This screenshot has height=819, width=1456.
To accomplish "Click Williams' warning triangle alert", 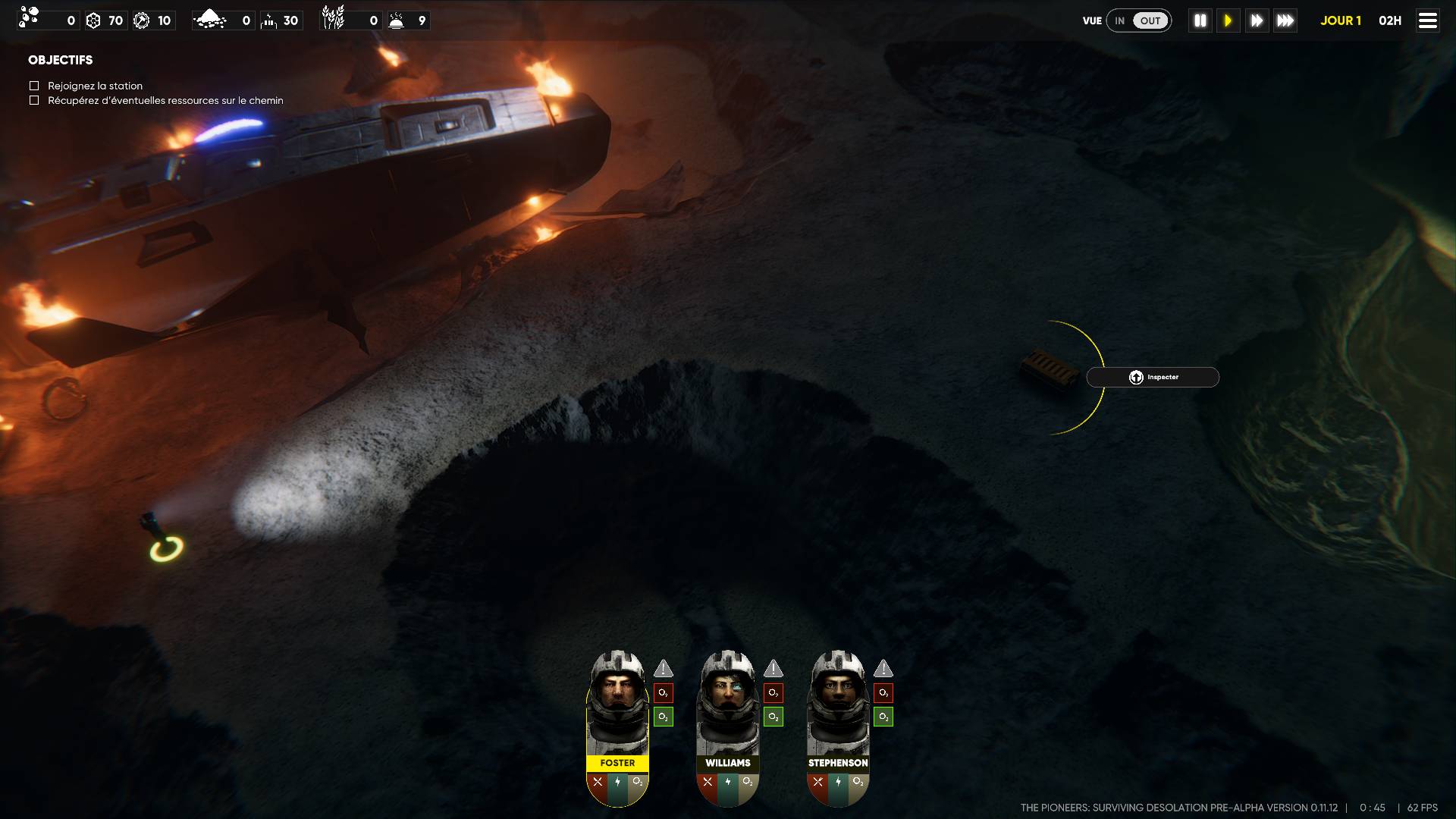I will (x=773, y=669).
